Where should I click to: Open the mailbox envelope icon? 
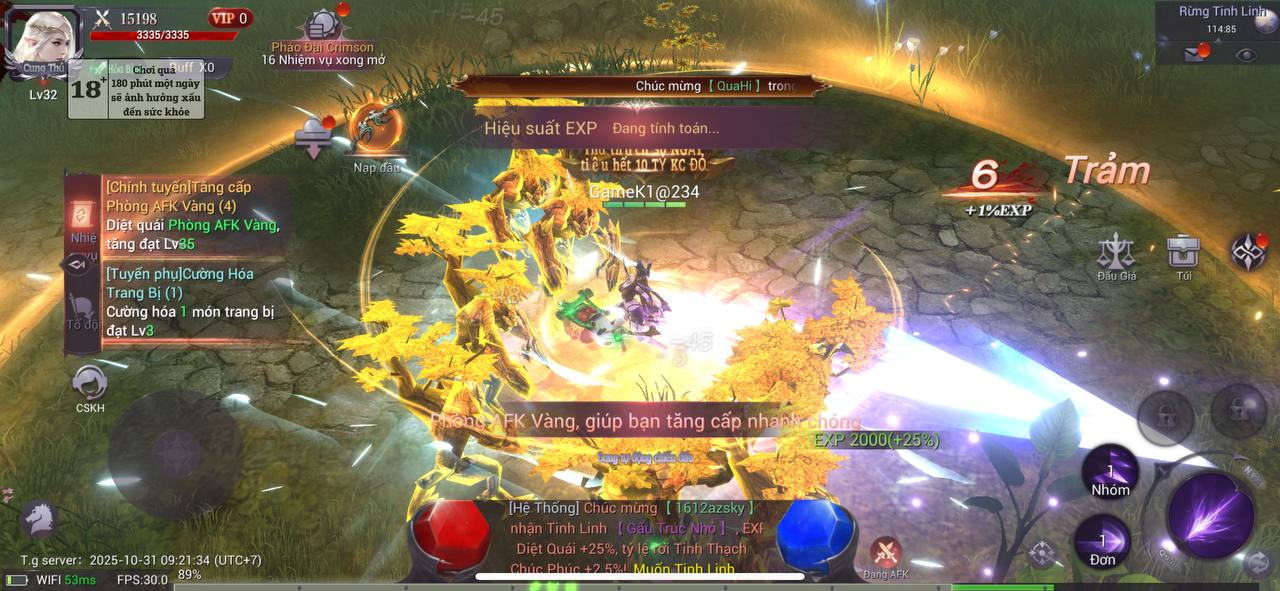pyautogui.click(x=1195, y=54)
